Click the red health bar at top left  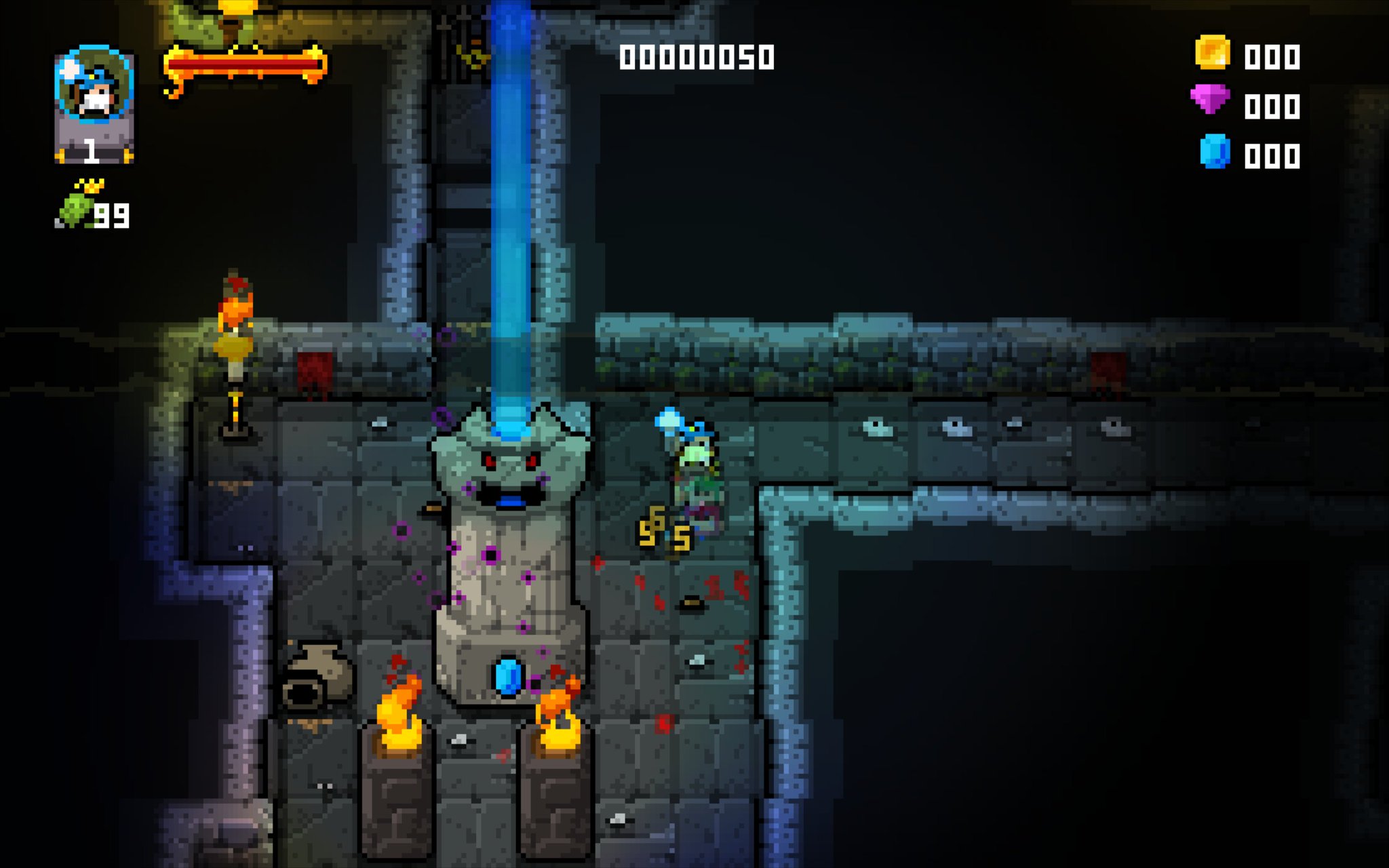click(244, 64)
